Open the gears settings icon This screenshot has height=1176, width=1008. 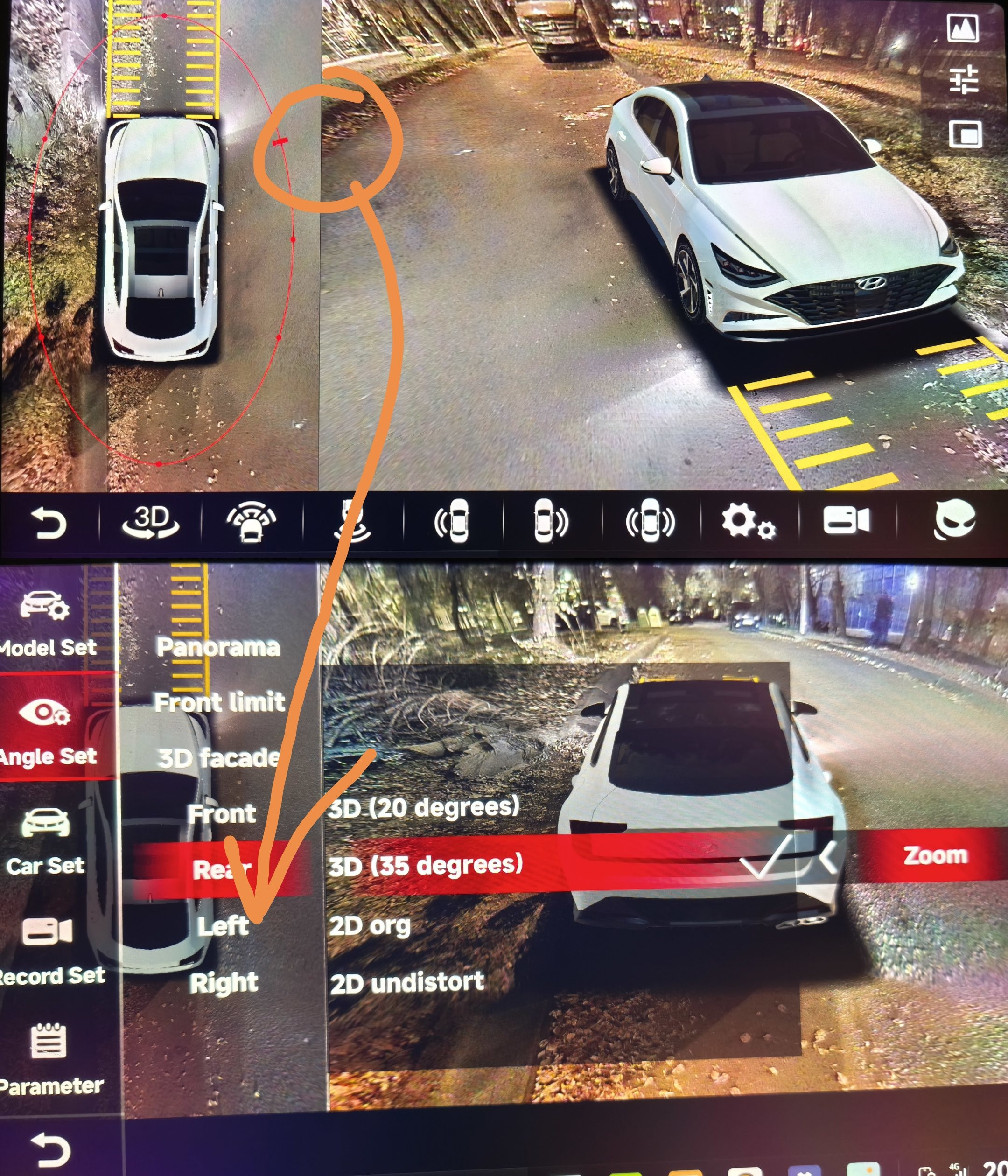click(x=748, y=522)
